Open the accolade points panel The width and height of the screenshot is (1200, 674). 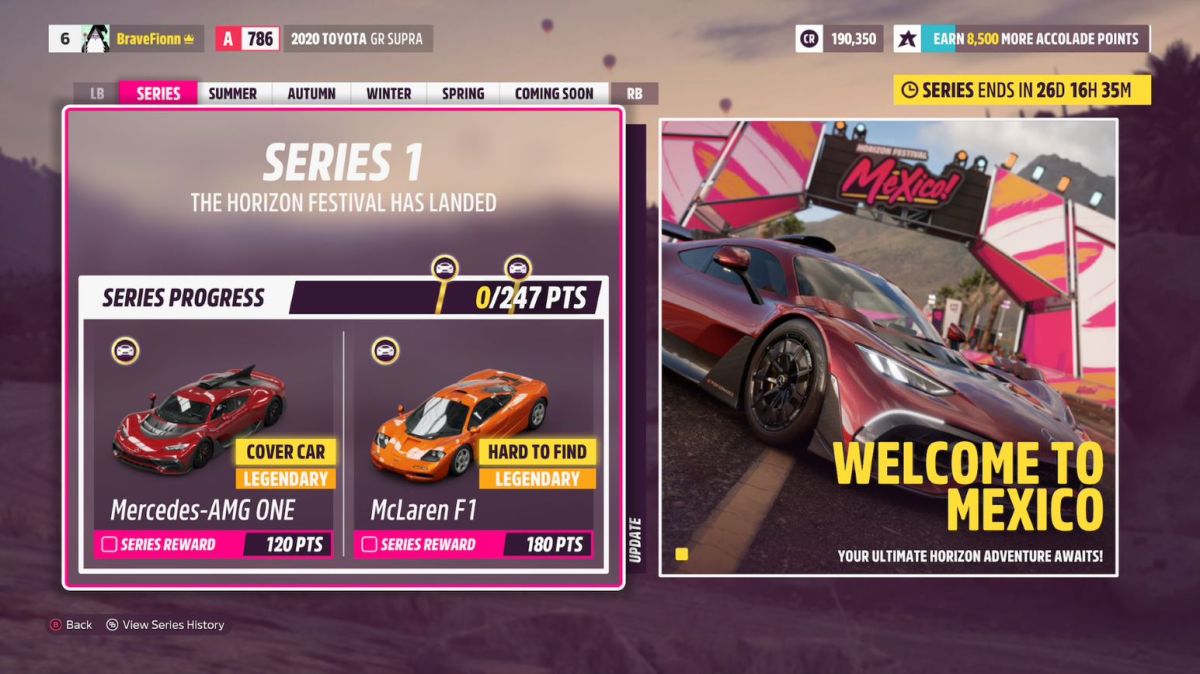1022,39
